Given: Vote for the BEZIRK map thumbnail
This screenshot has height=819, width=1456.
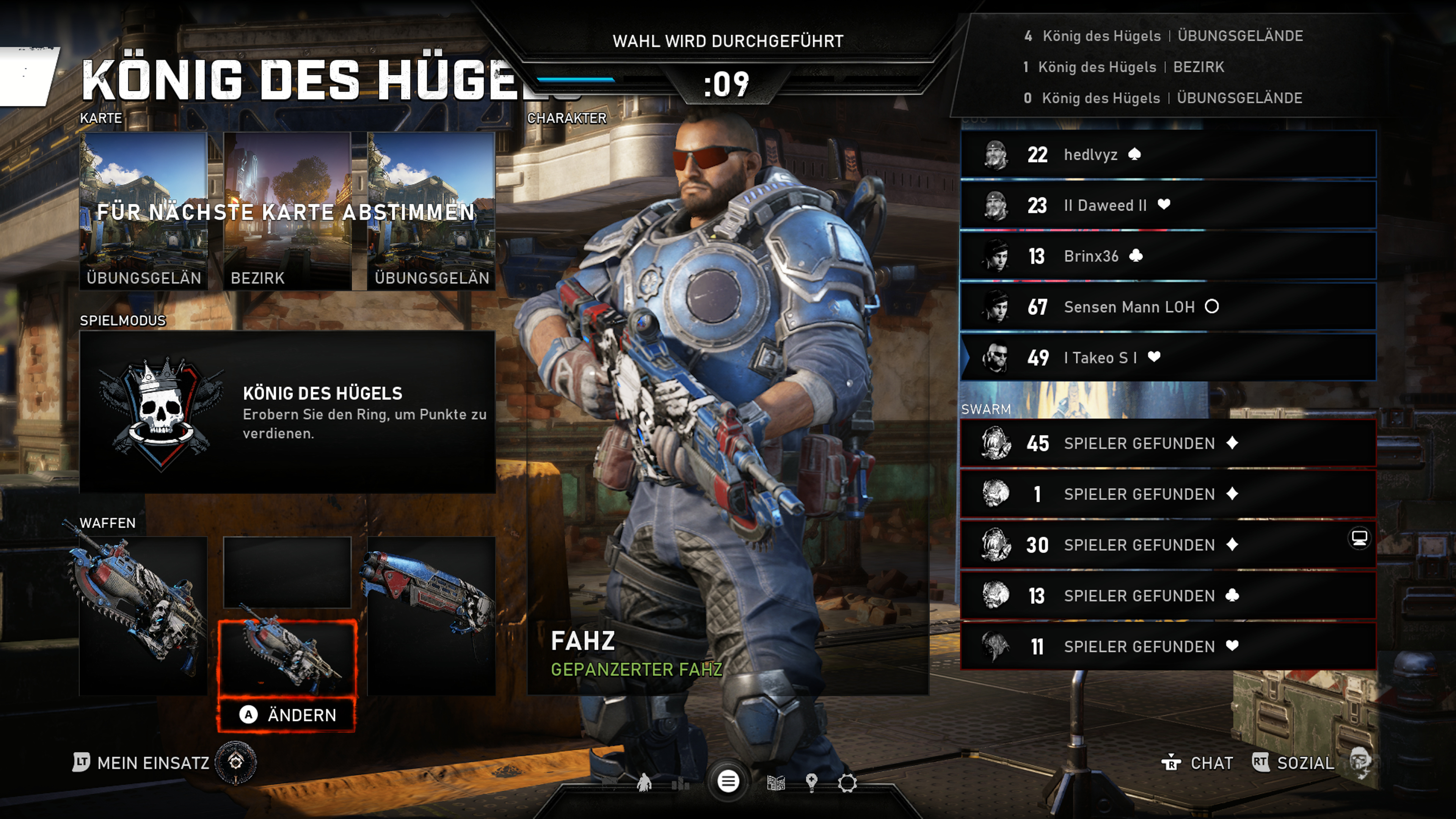Looking at the screenshot, I should click(287, 211).
